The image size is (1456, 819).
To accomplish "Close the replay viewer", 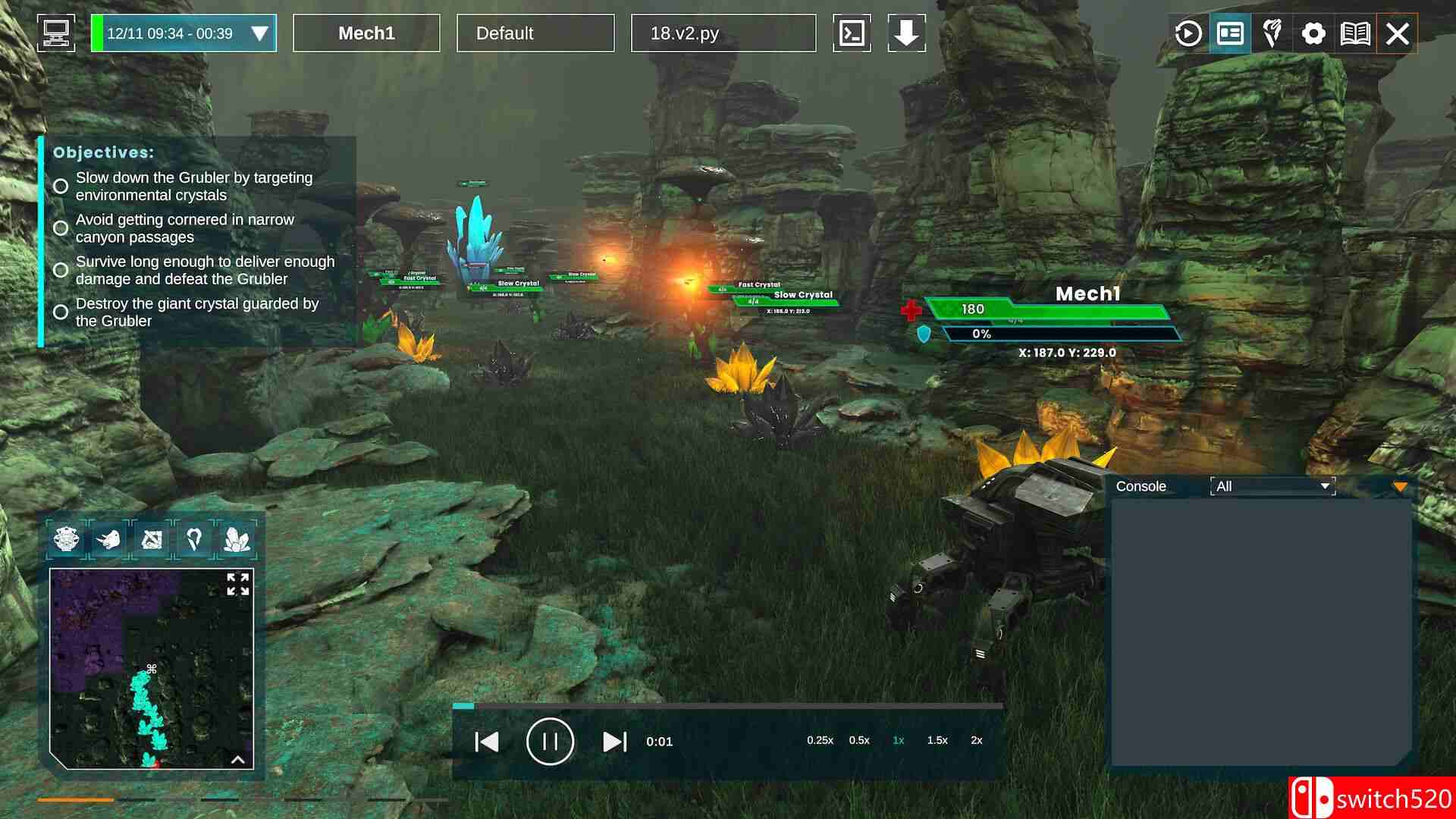I will click(1398, 33).
